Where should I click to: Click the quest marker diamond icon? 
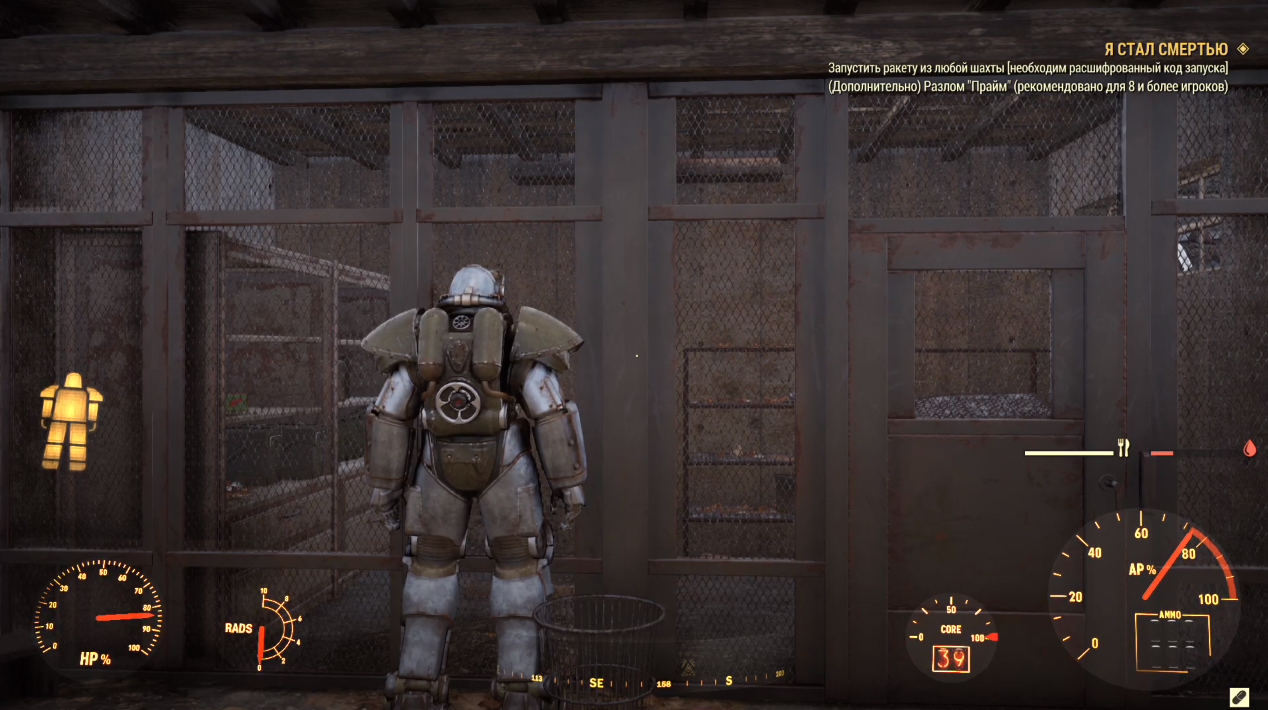pos(1243,48)
